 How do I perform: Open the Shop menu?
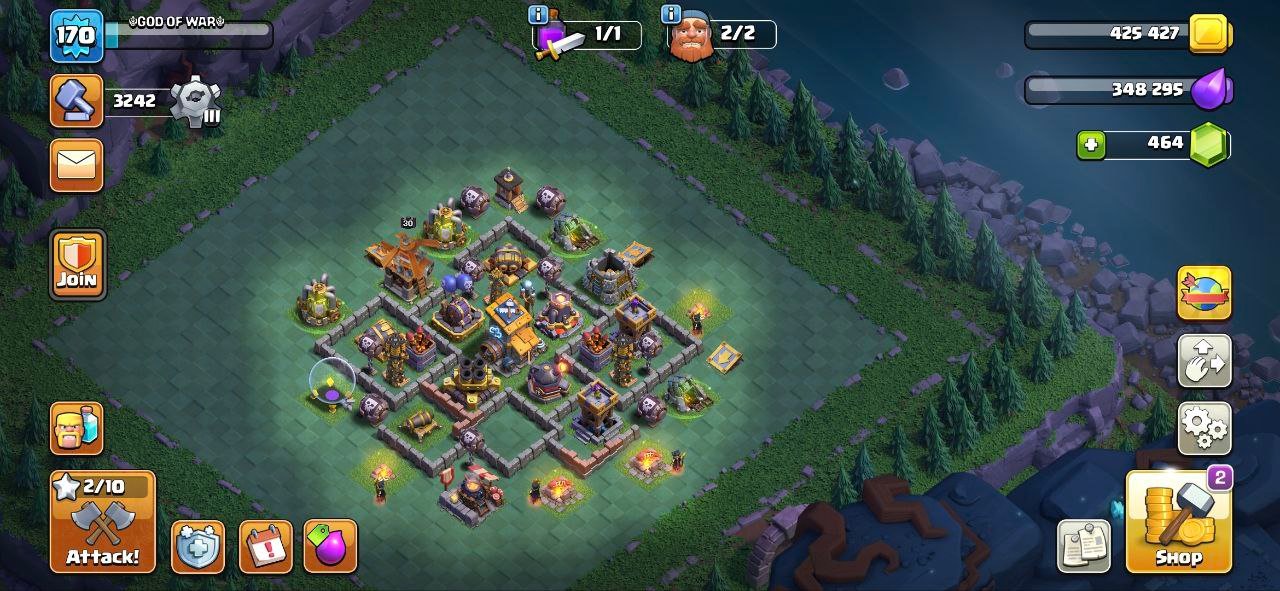pos(1179,521)
